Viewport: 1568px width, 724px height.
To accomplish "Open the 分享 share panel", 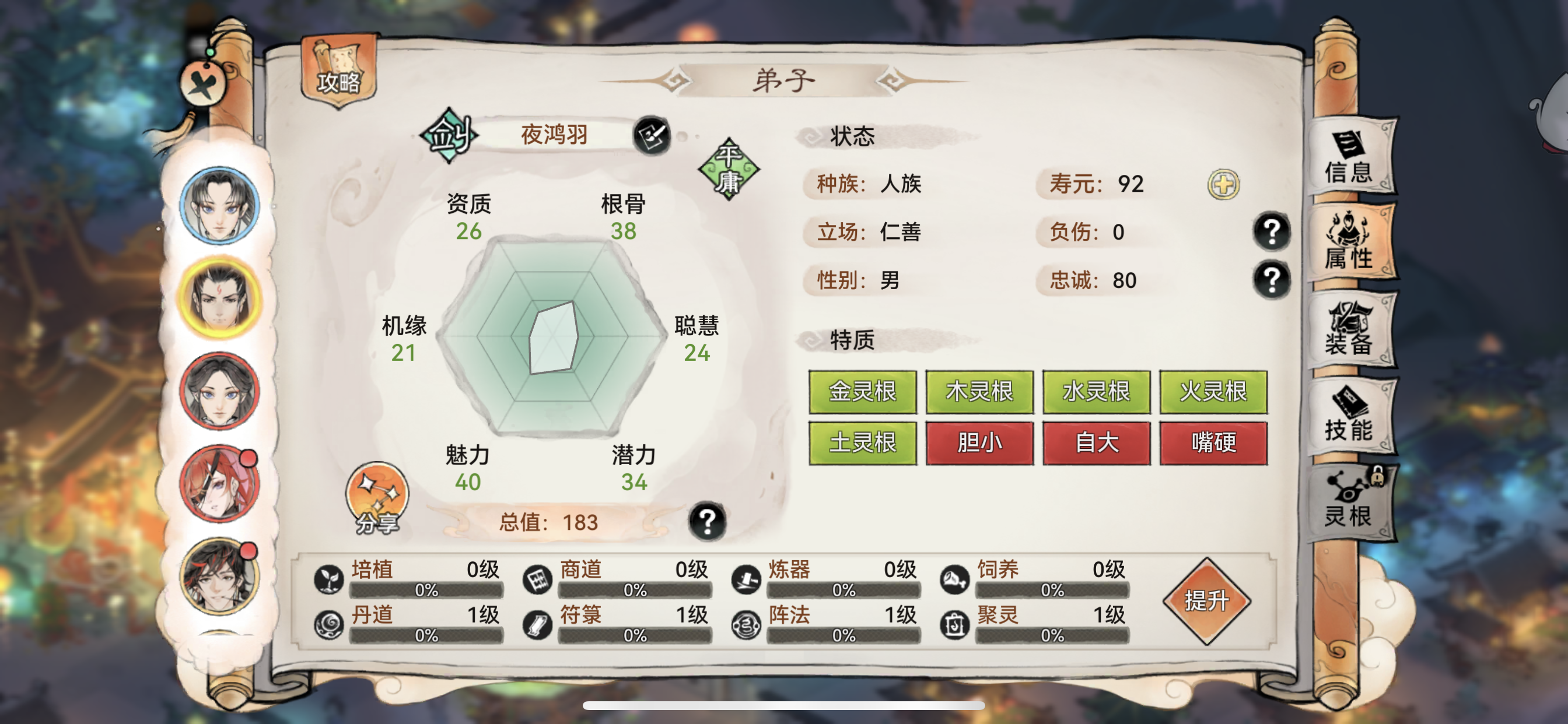I will click(x=376, y=498).
